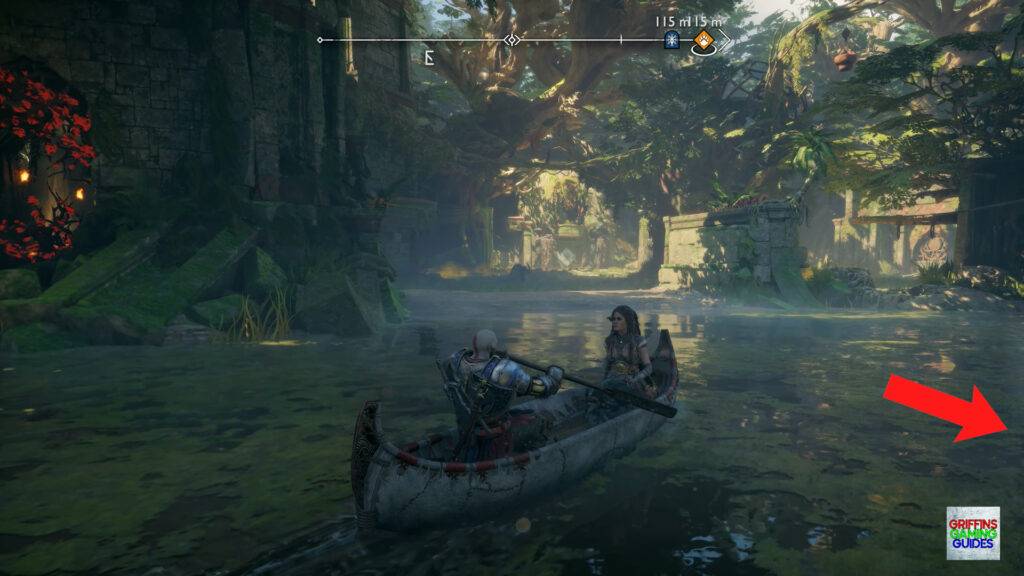Select the blue rune marker on the compass

[672, 40]
